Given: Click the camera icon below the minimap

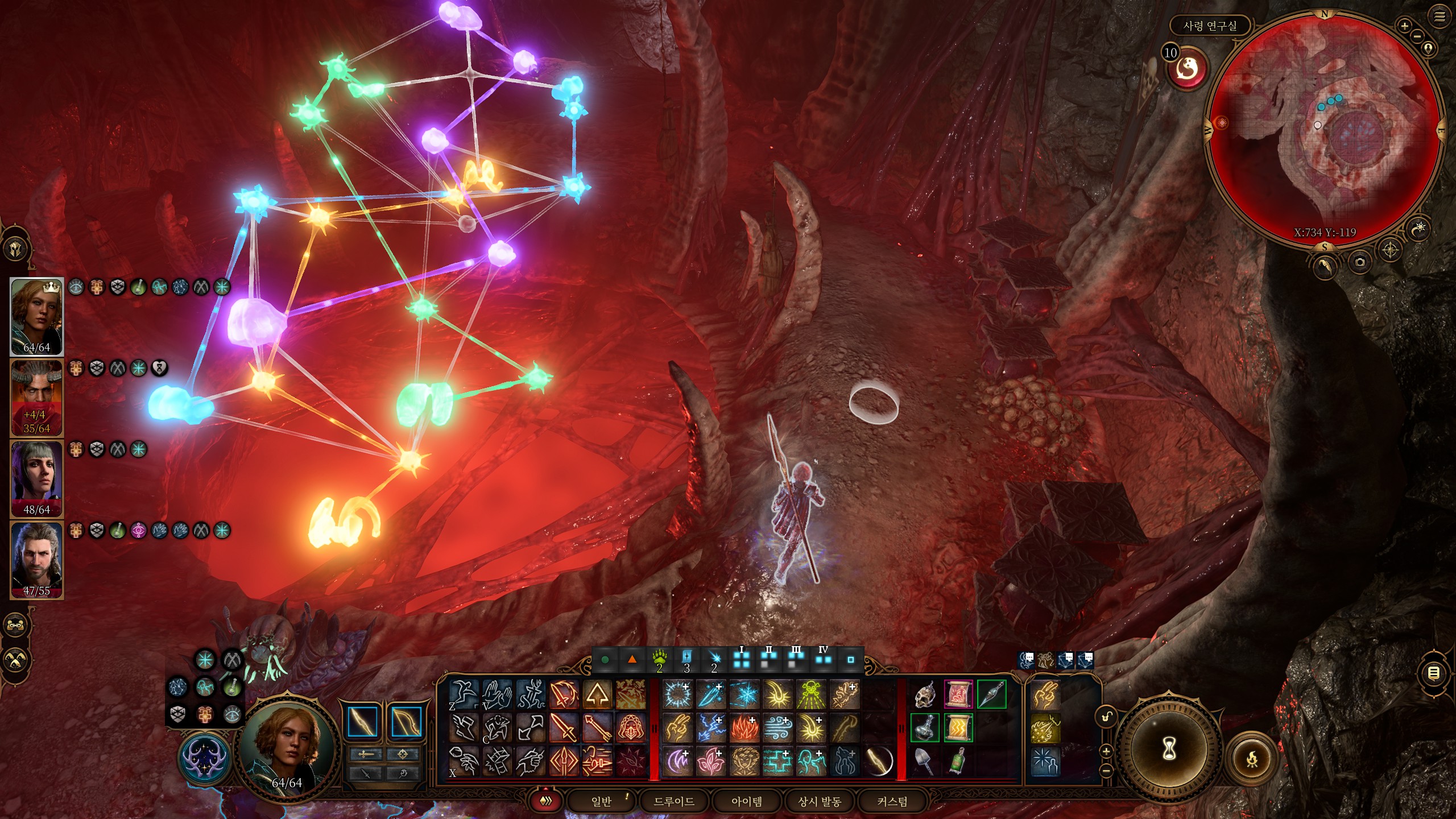Looking at the screenshot, I should point(1360,262).
